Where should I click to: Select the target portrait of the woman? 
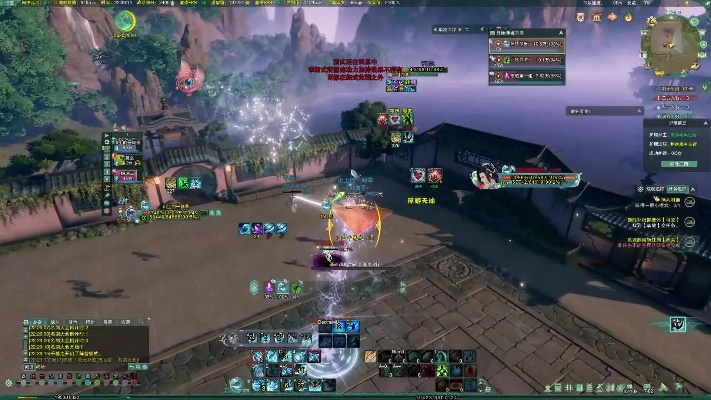pyautogui.click(x=486, y=176)
